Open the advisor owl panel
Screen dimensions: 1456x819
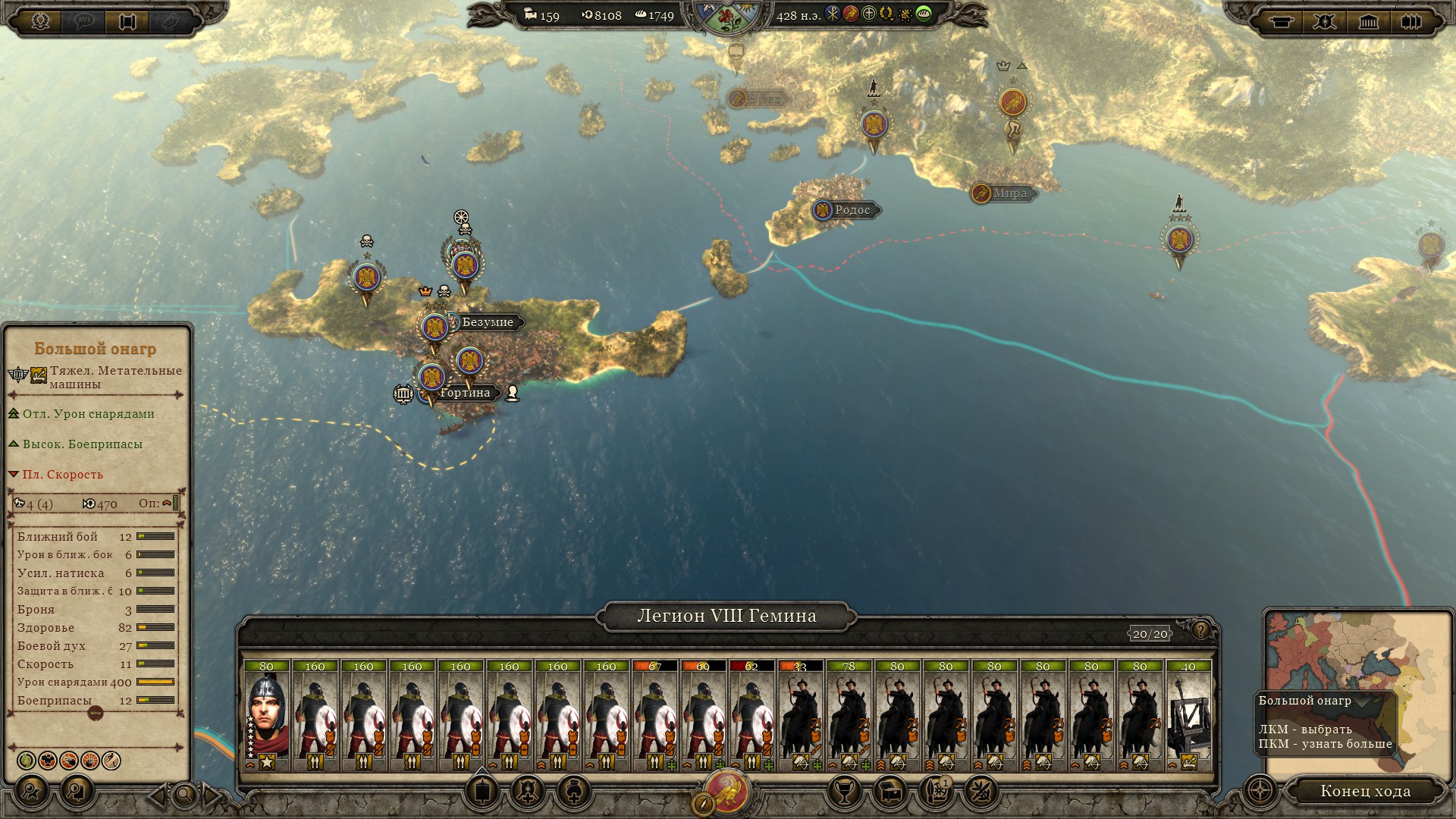tap(171, 21)
